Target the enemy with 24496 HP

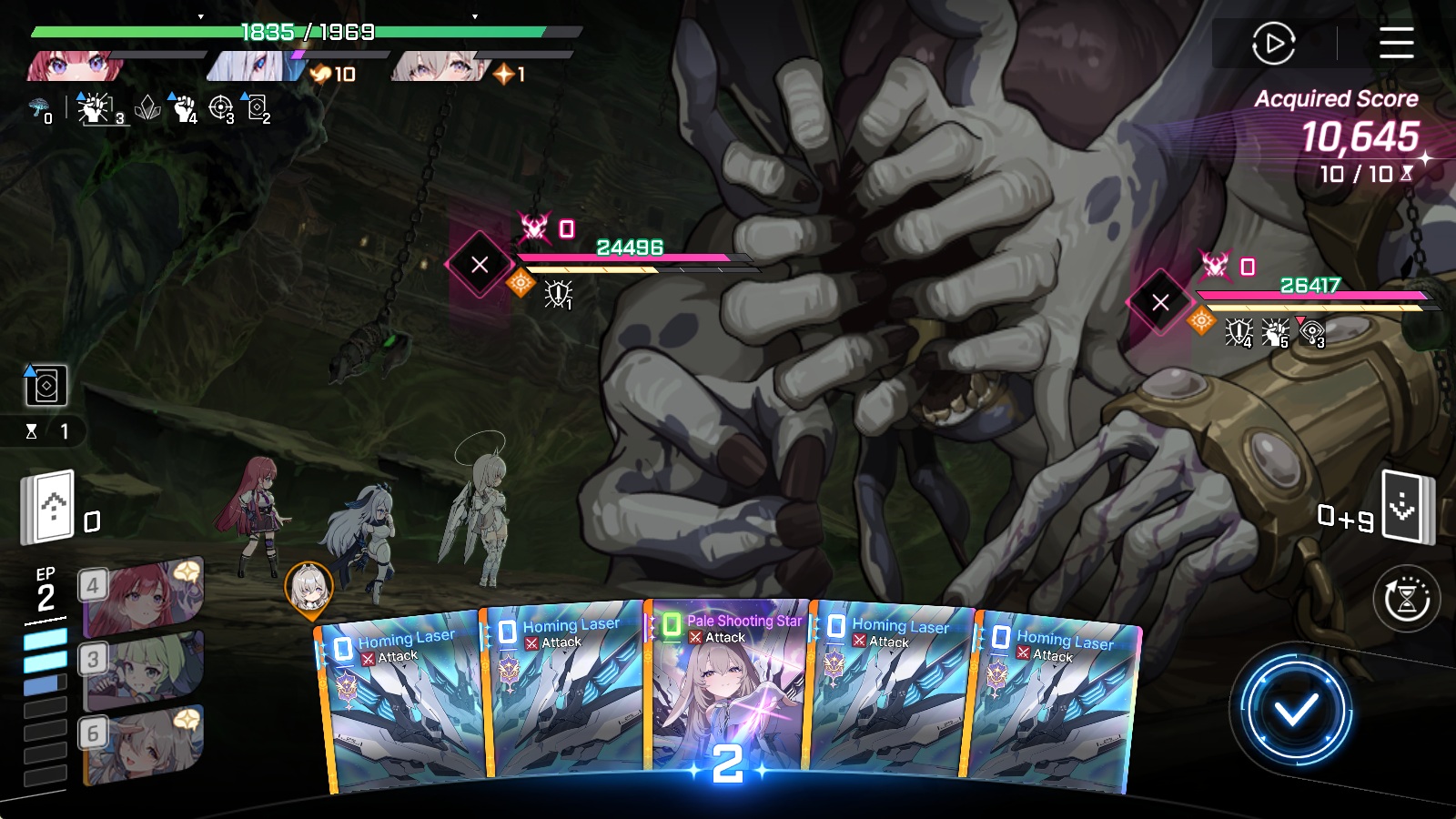(480, 265)
